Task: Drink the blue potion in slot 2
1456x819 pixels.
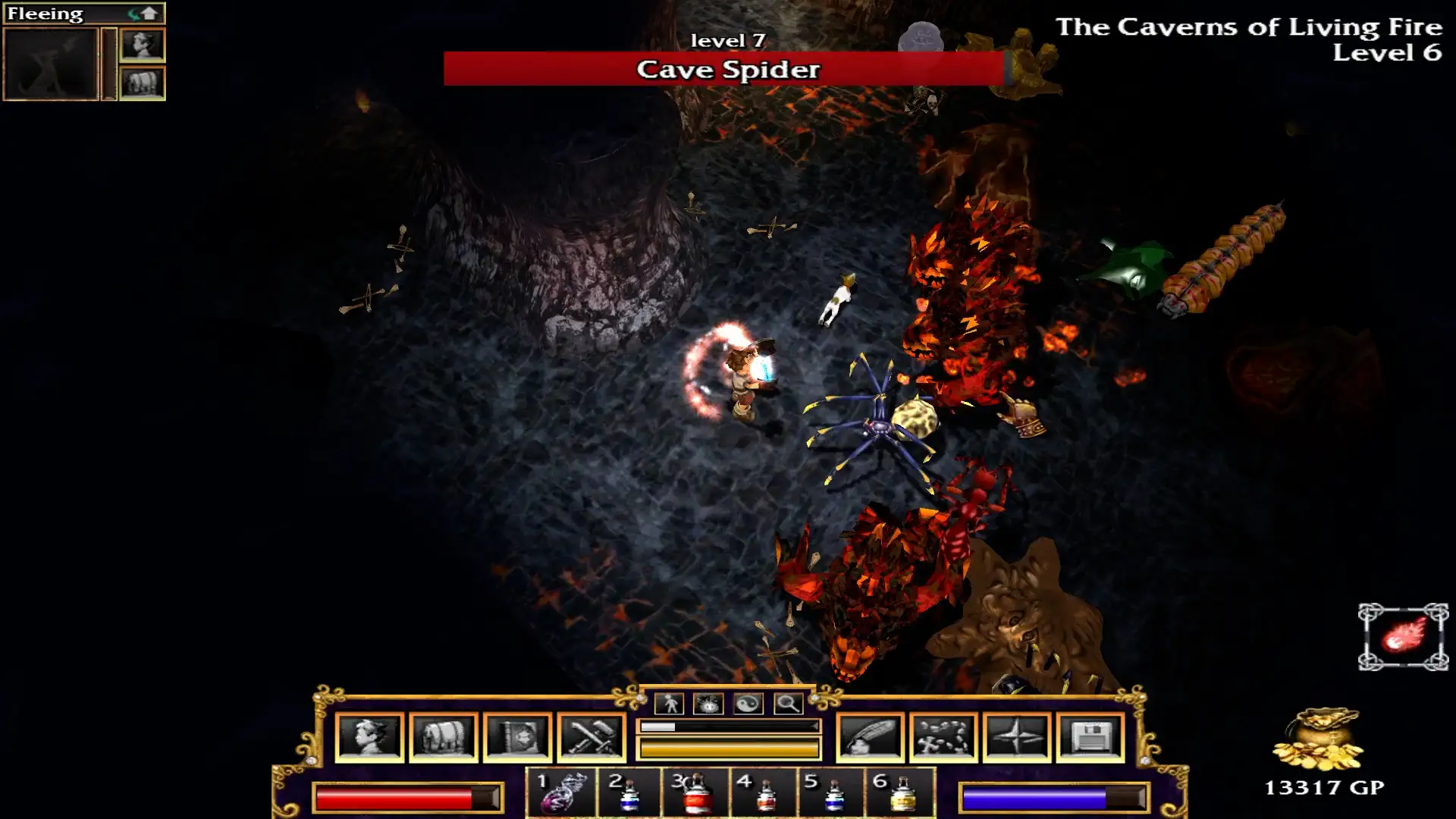Action: 629,793
